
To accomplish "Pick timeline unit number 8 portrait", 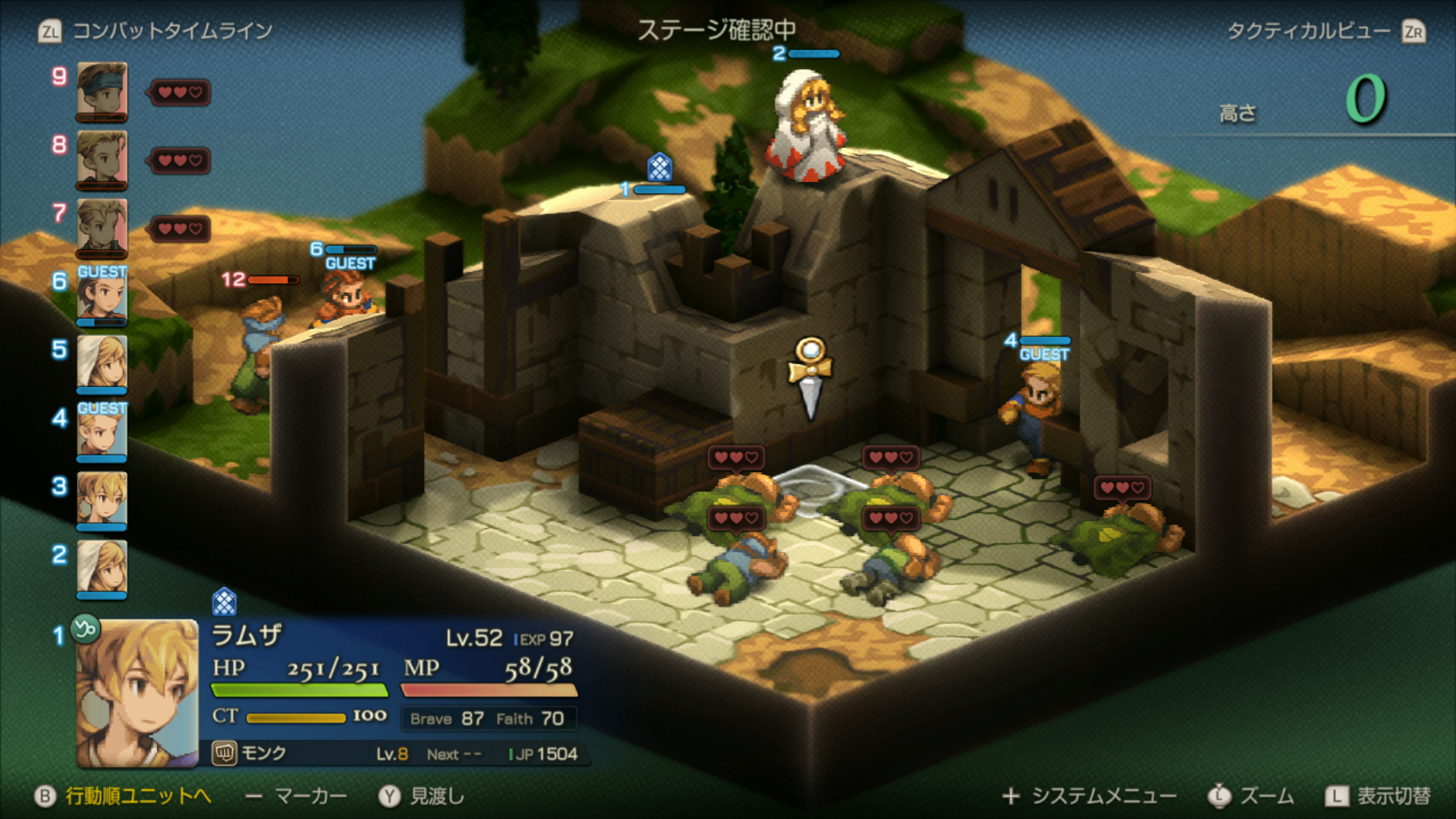I will pos(102,159).
